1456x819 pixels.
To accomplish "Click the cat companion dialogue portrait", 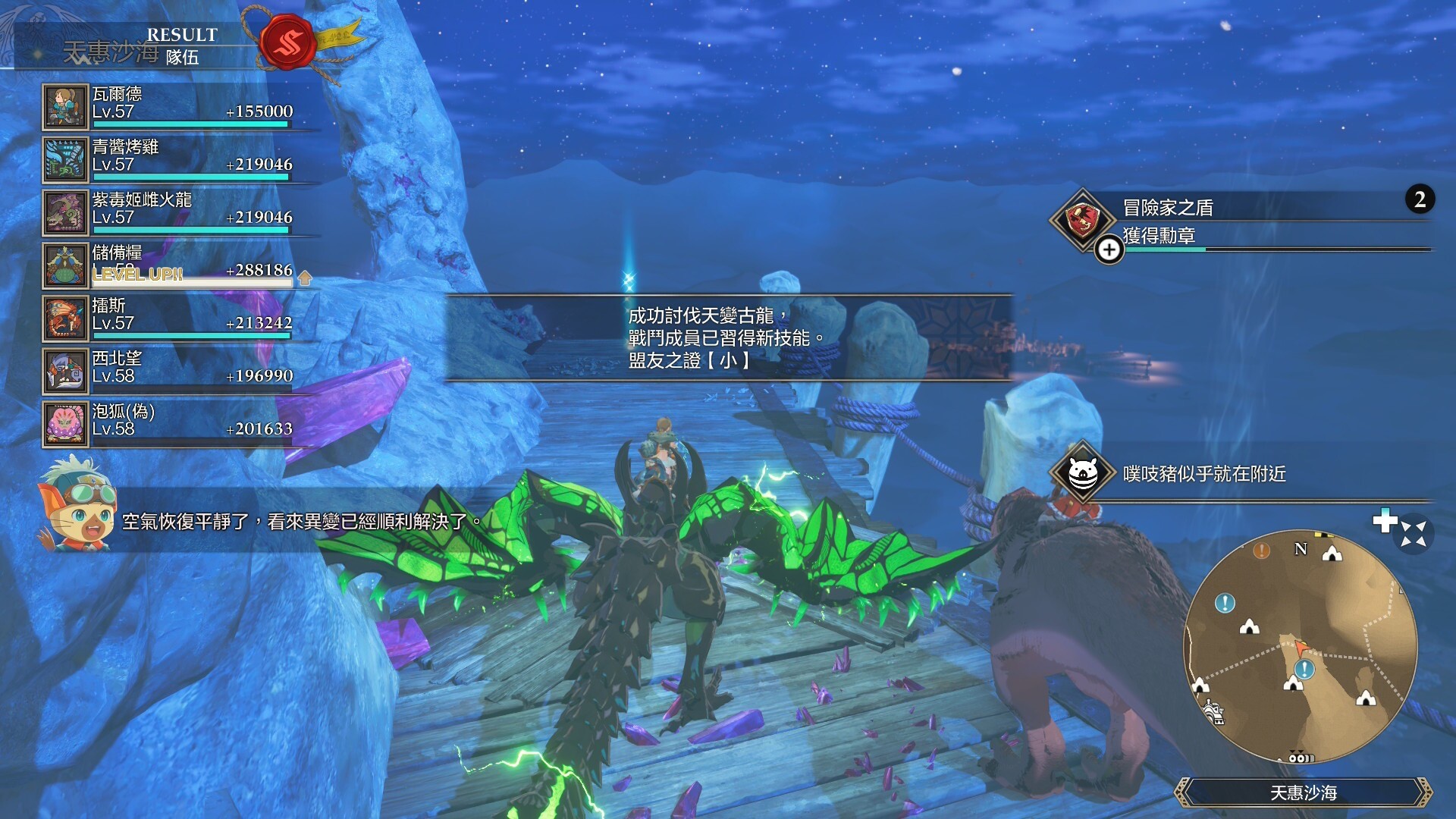I will tap(77, 503).
